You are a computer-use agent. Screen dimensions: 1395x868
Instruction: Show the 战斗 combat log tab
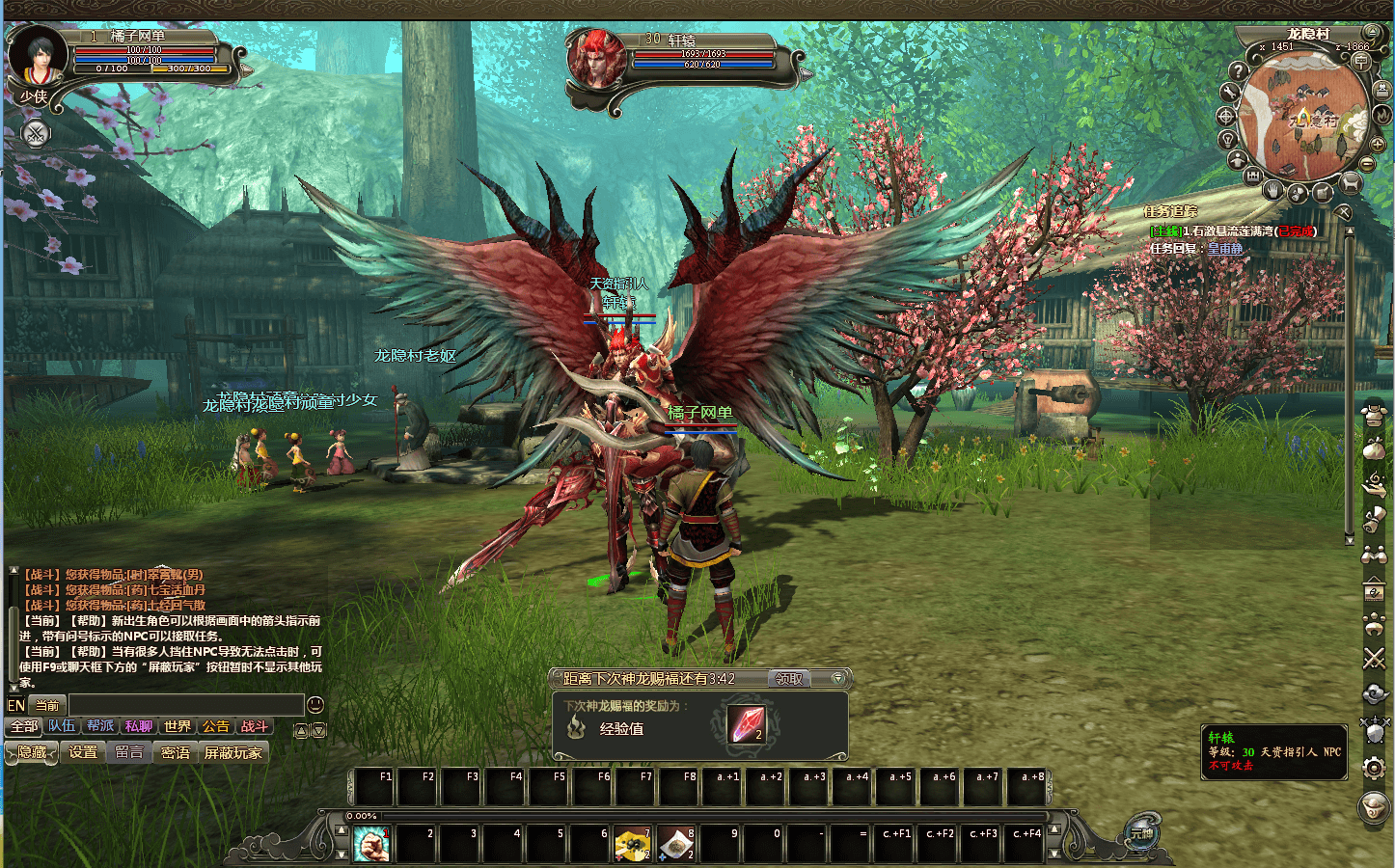(x=255, y=726)
